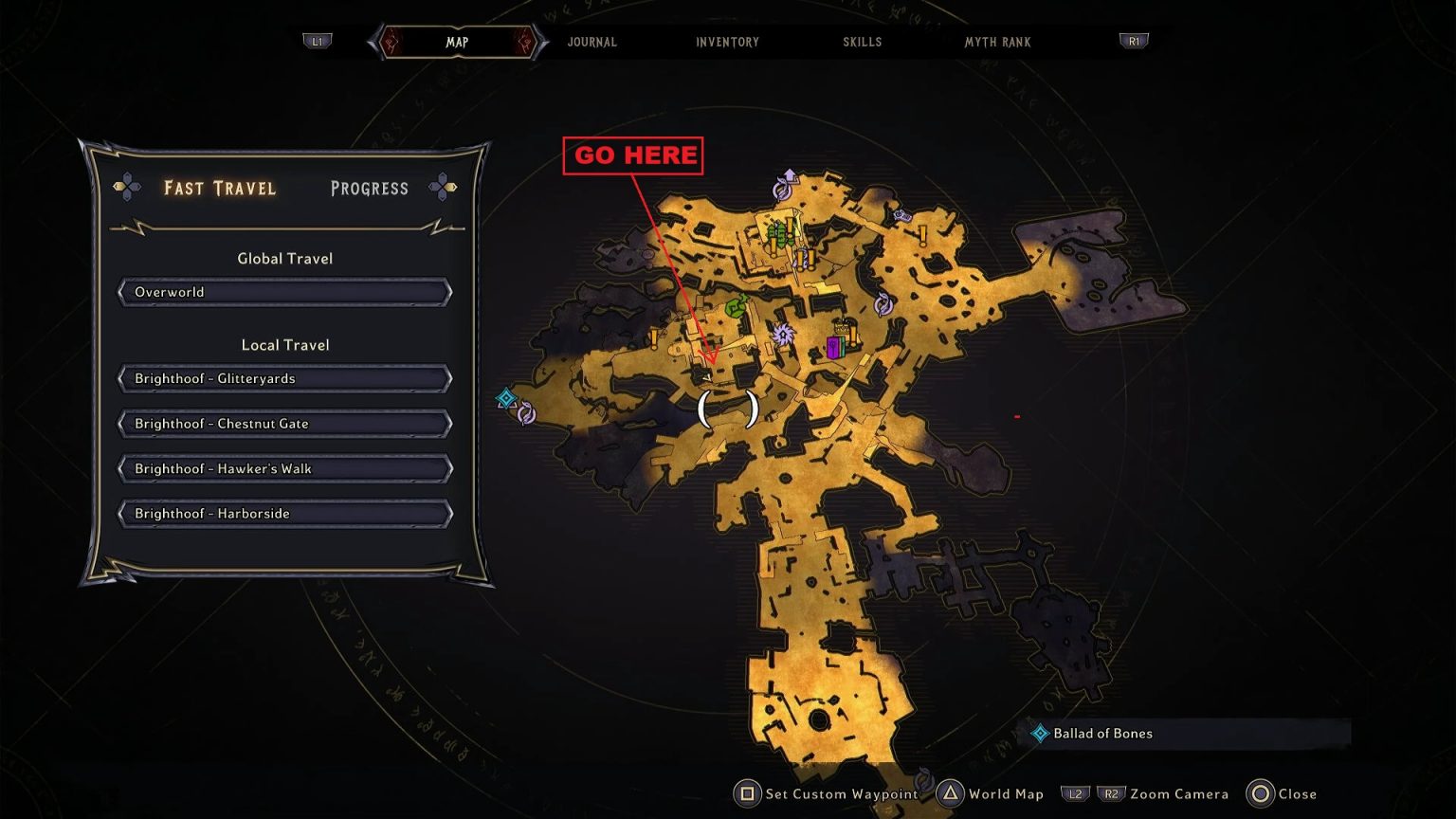Click the yellow exclamation side quest marker near map top
This screenshot has width=1456, height=819.
click(922, 236)
